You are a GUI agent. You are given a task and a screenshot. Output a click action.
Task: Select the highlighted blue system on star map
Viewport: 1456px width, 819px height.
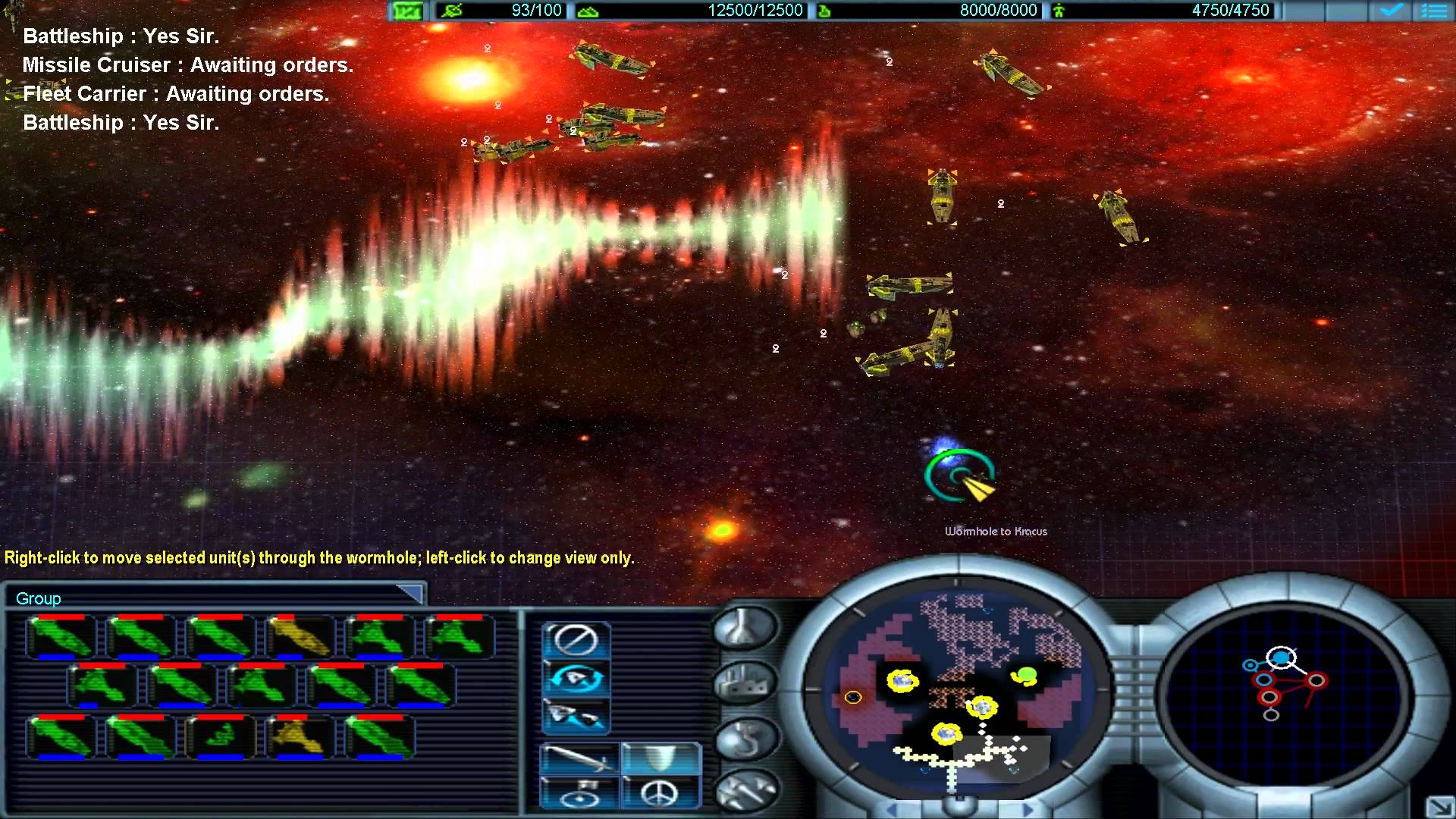click(1281, 658)
